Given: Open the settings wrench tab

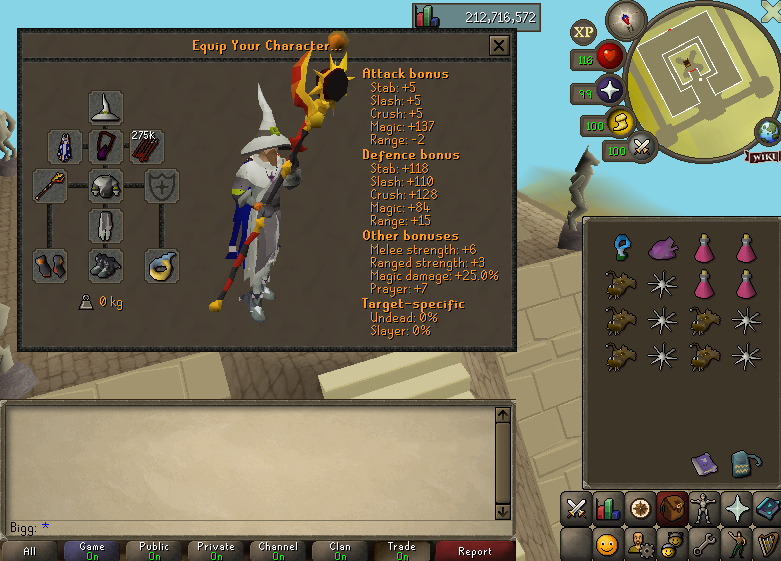Looking at the screenshot, I should (x=705, y=544).
